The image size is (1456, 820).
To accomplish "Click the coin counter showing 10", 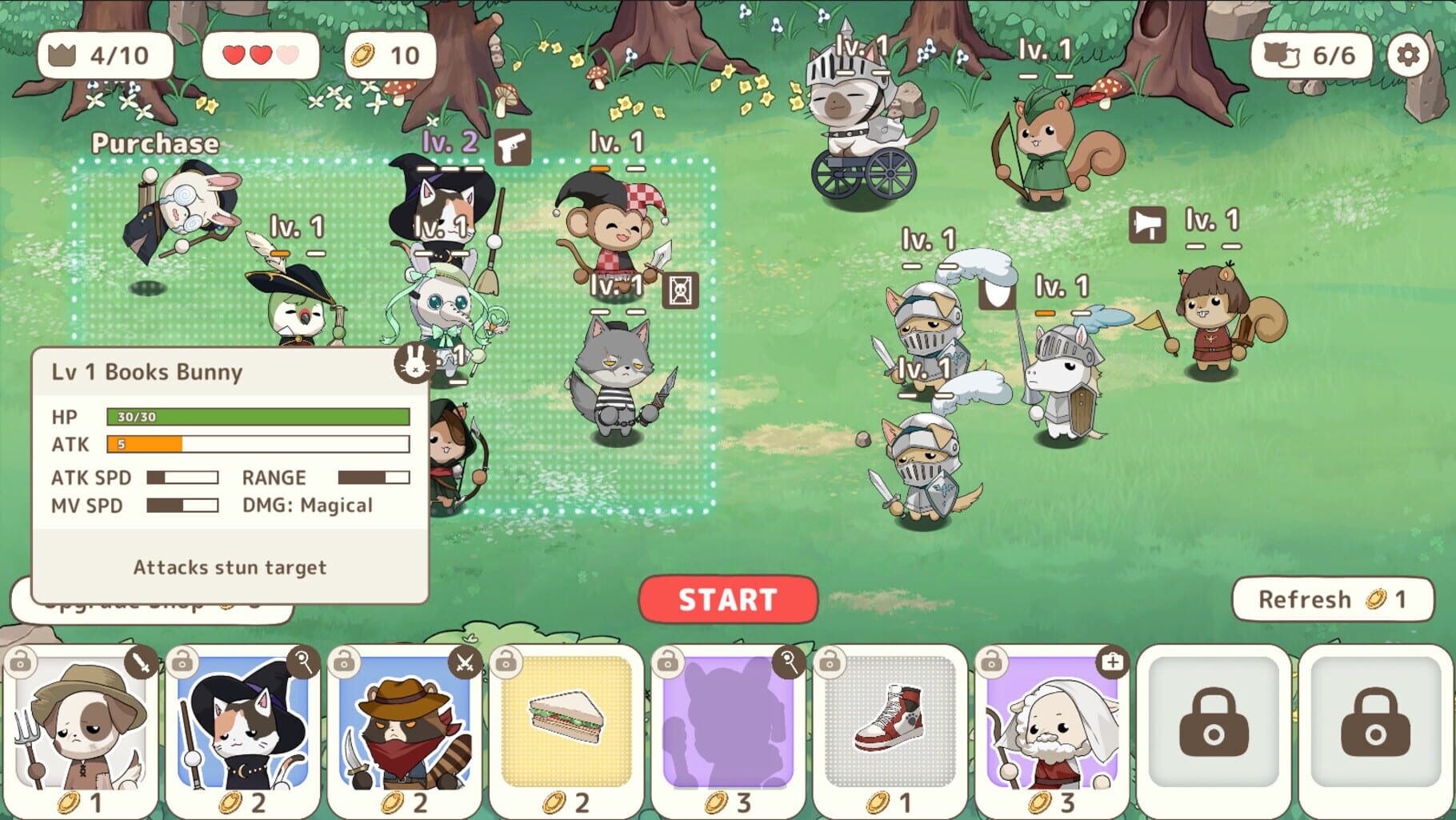I will (x=388, y=55).
